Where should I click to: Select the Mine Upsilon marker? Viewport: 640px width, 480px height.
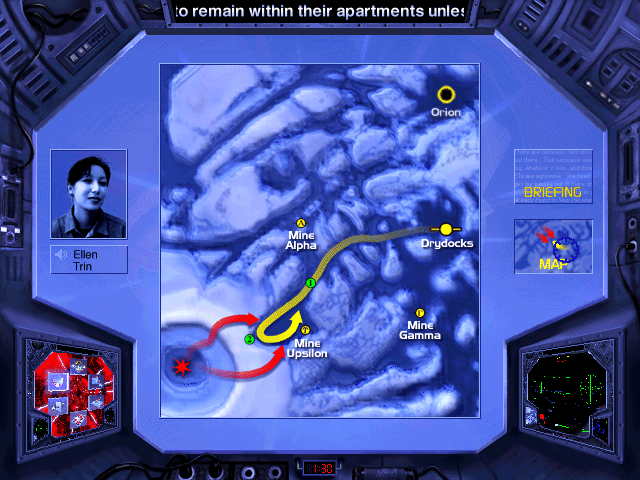click(x=305, y=330)
